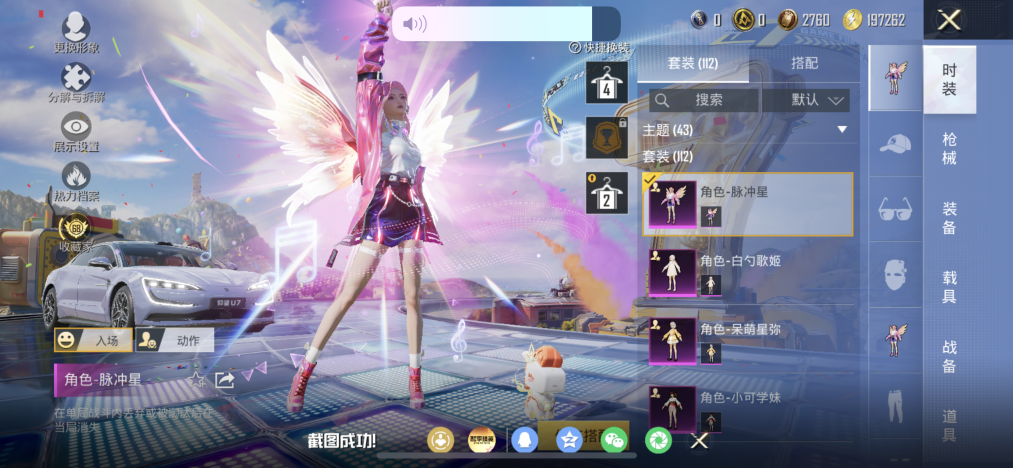Select the 角色-白勺歌姬 outfit

tap(748, 270)
